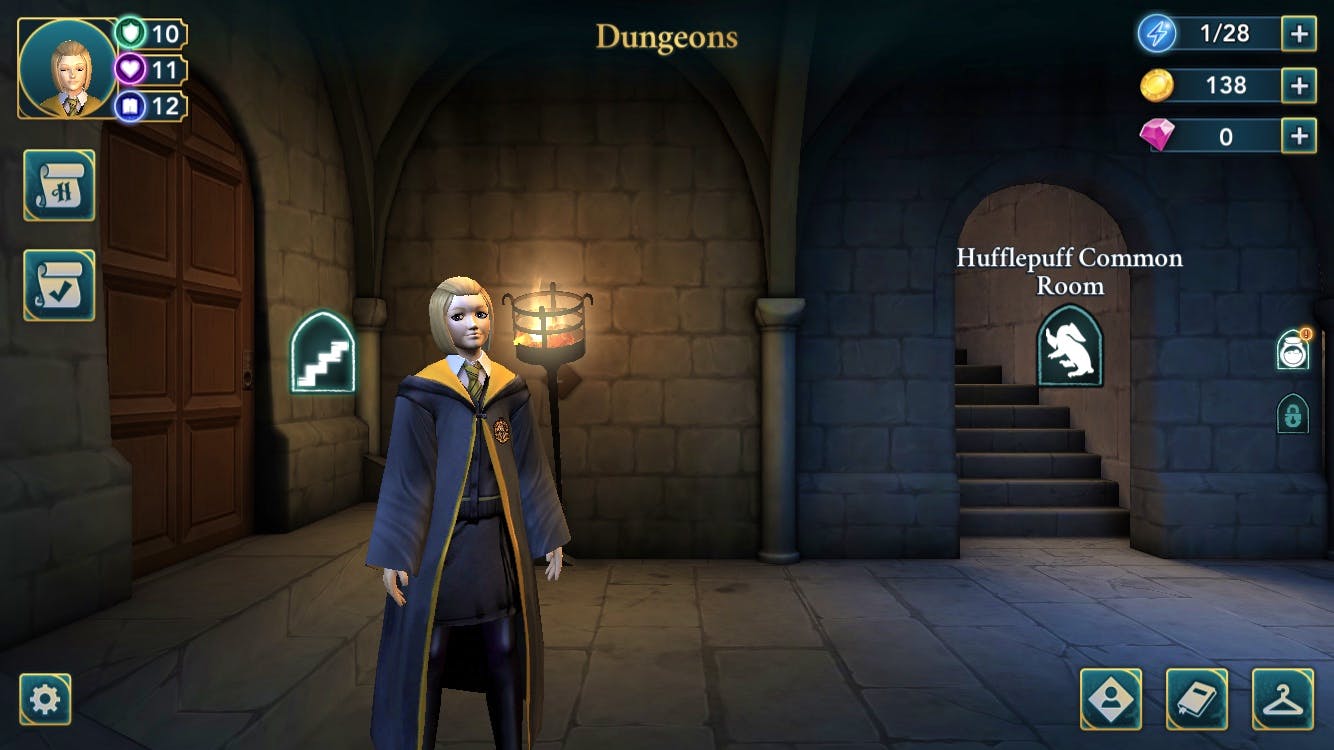This screenshot has height=750, width=1334.
Task: Open the scroll with the H emblem
Action: [x=59, y=185]
